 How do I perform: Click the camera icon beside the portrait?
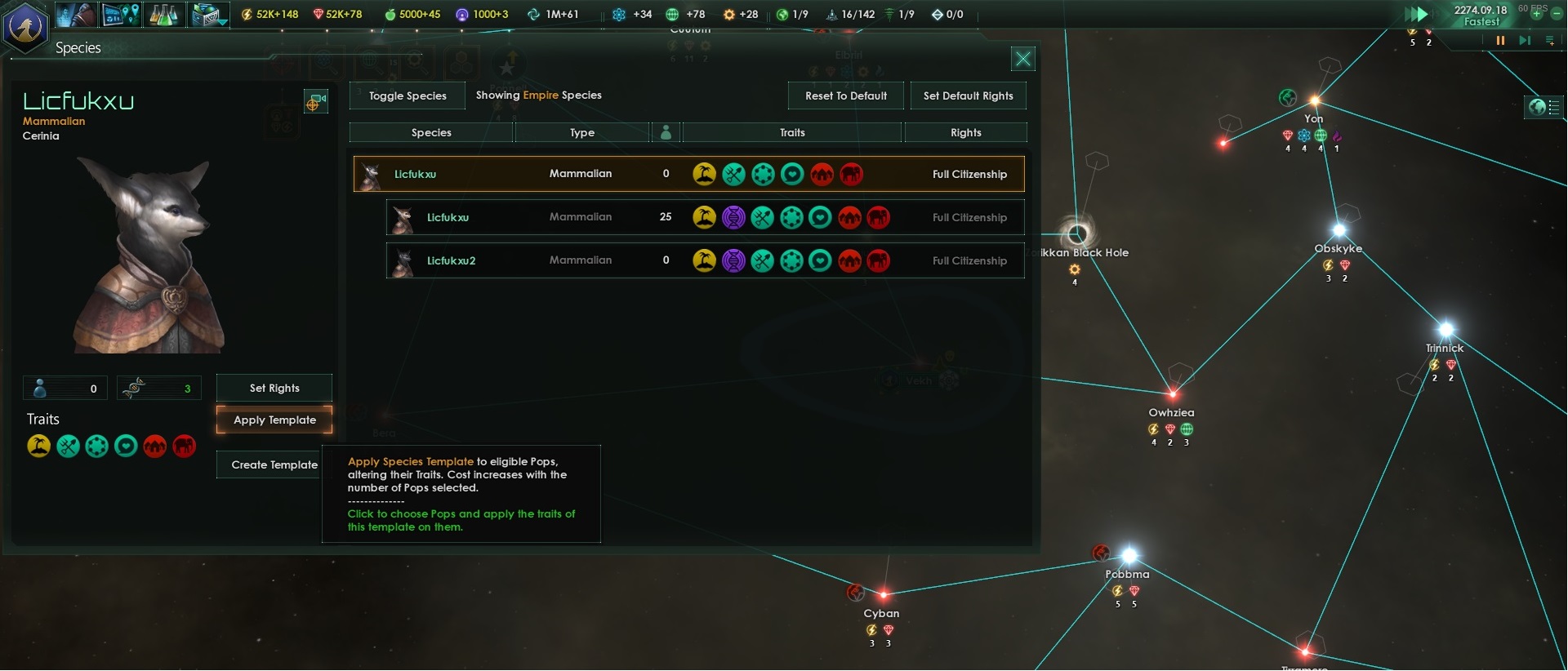315,102
